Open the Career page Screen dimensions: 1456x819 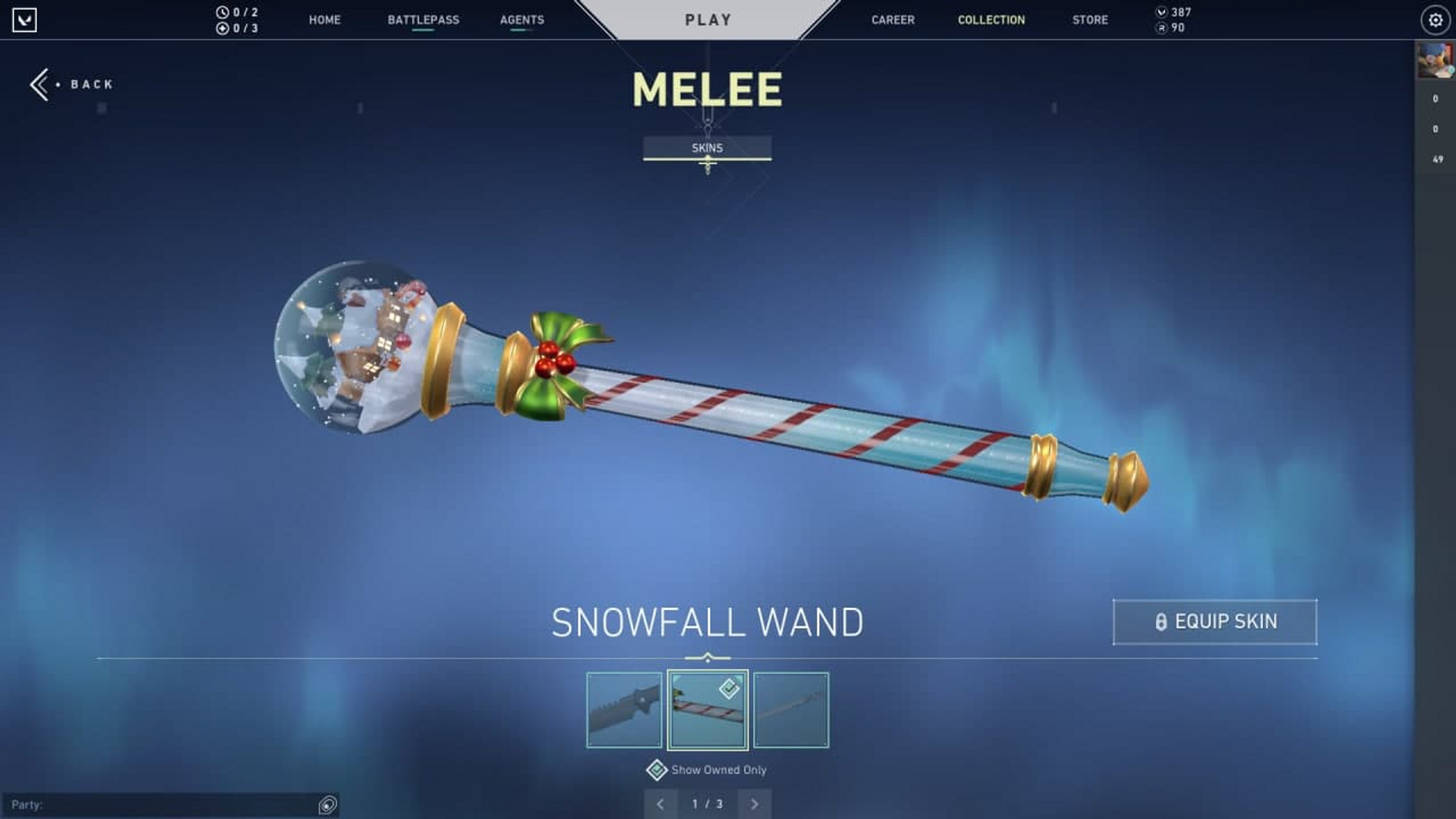(x=893, y=20)
